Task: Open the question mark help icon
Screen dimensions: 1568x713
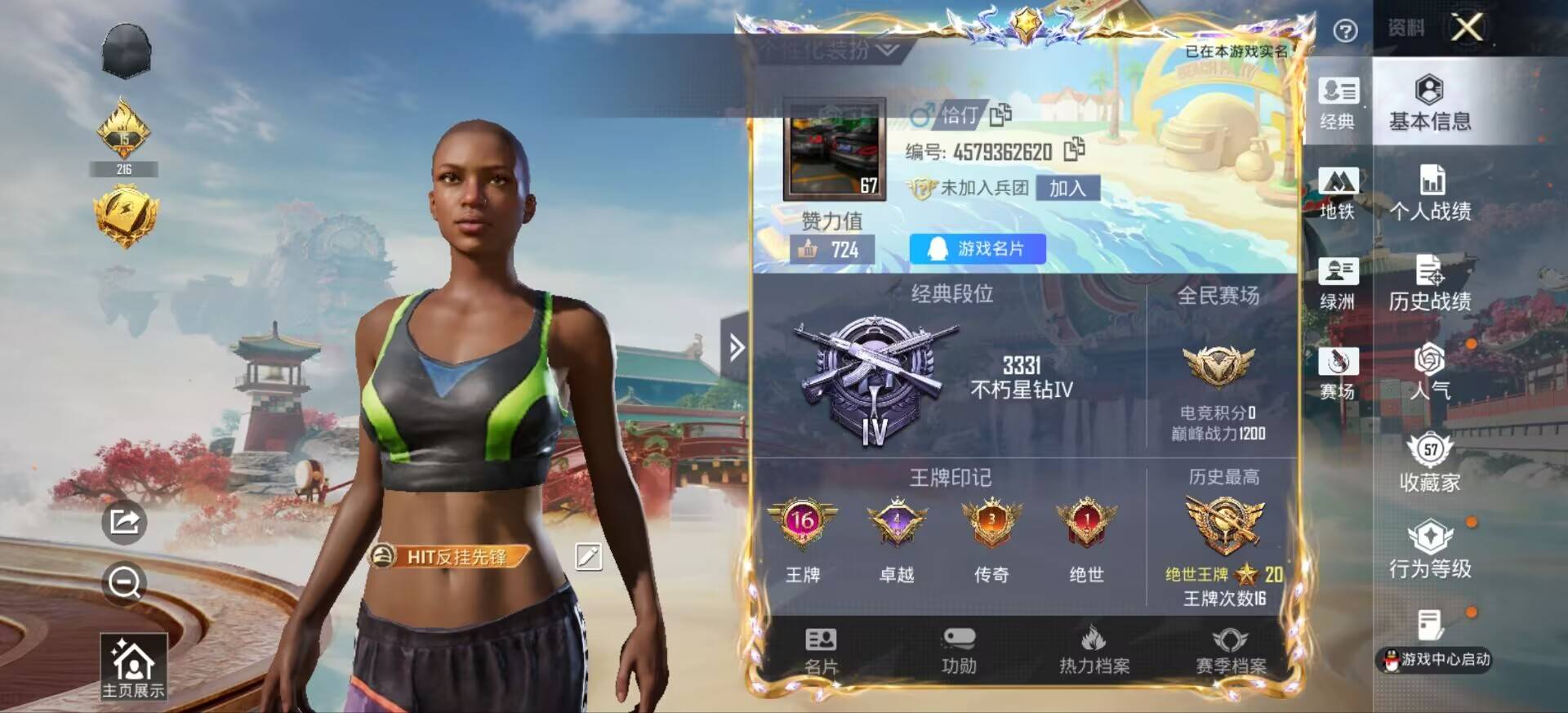Action: tap(1344, 29)
